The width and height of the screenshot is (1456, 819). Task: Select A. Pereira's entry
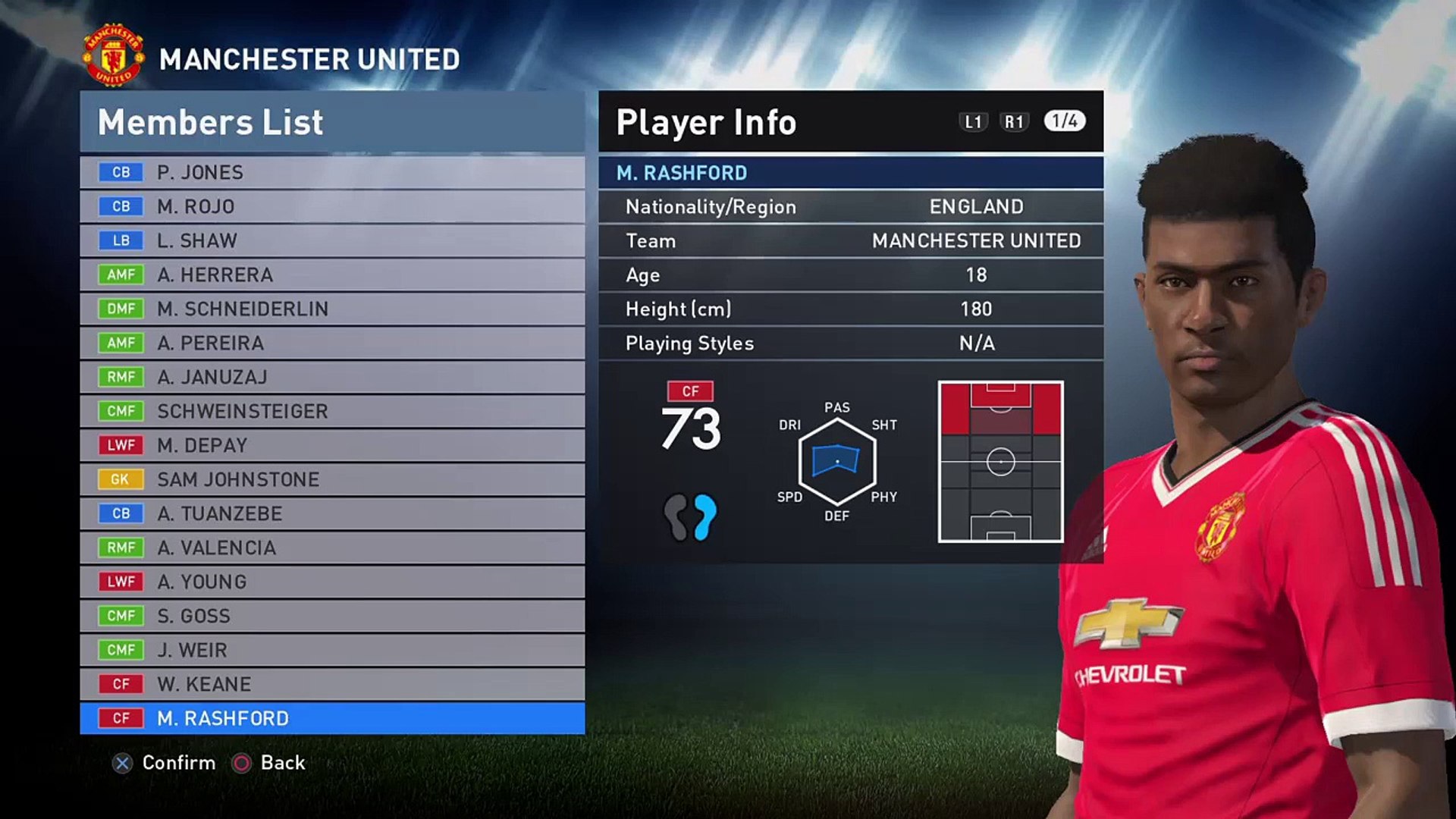click(332, 343)
